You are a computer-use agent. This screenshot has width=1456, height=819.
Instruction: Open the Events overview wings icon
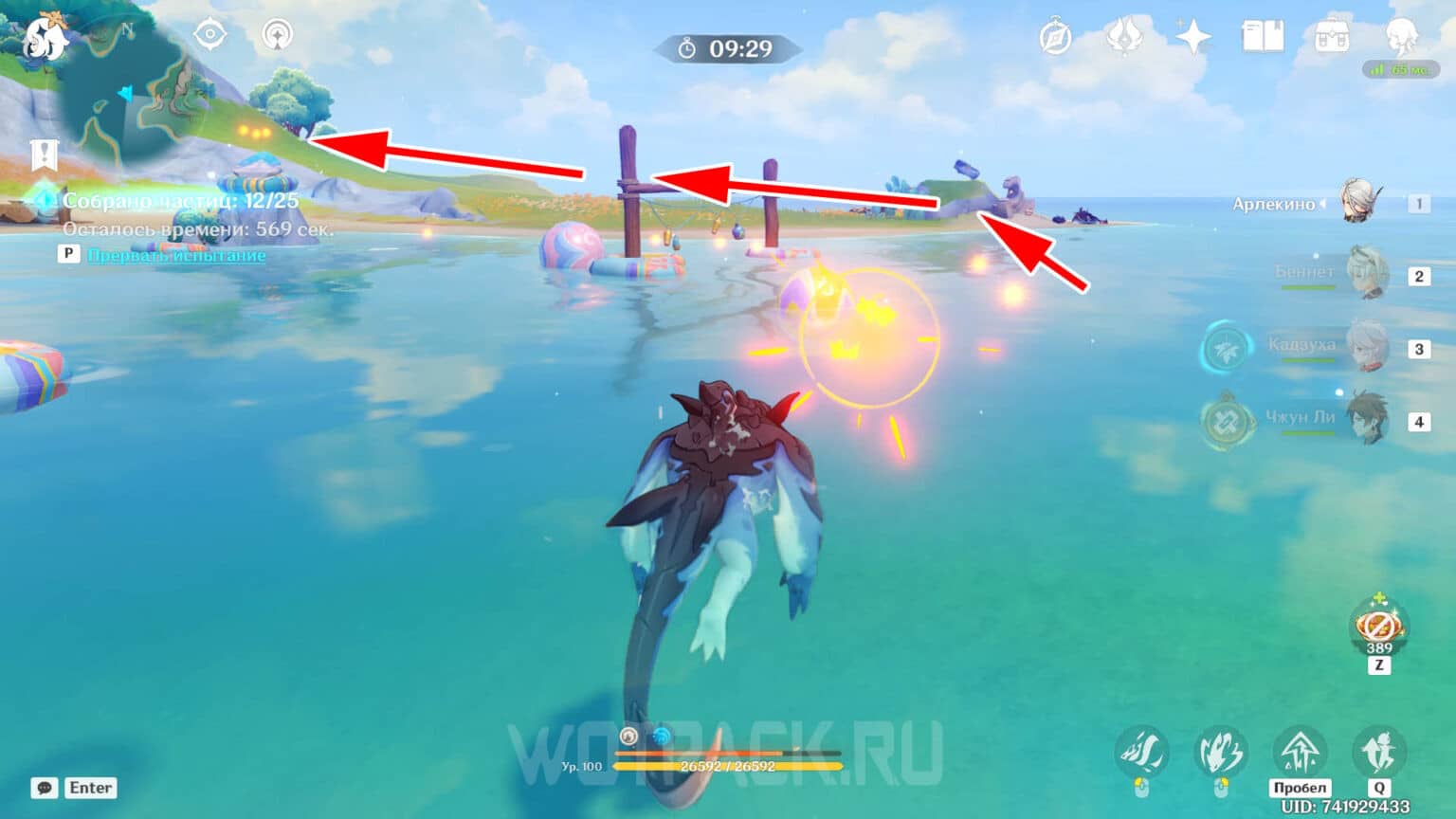[x=1123, y=36]
